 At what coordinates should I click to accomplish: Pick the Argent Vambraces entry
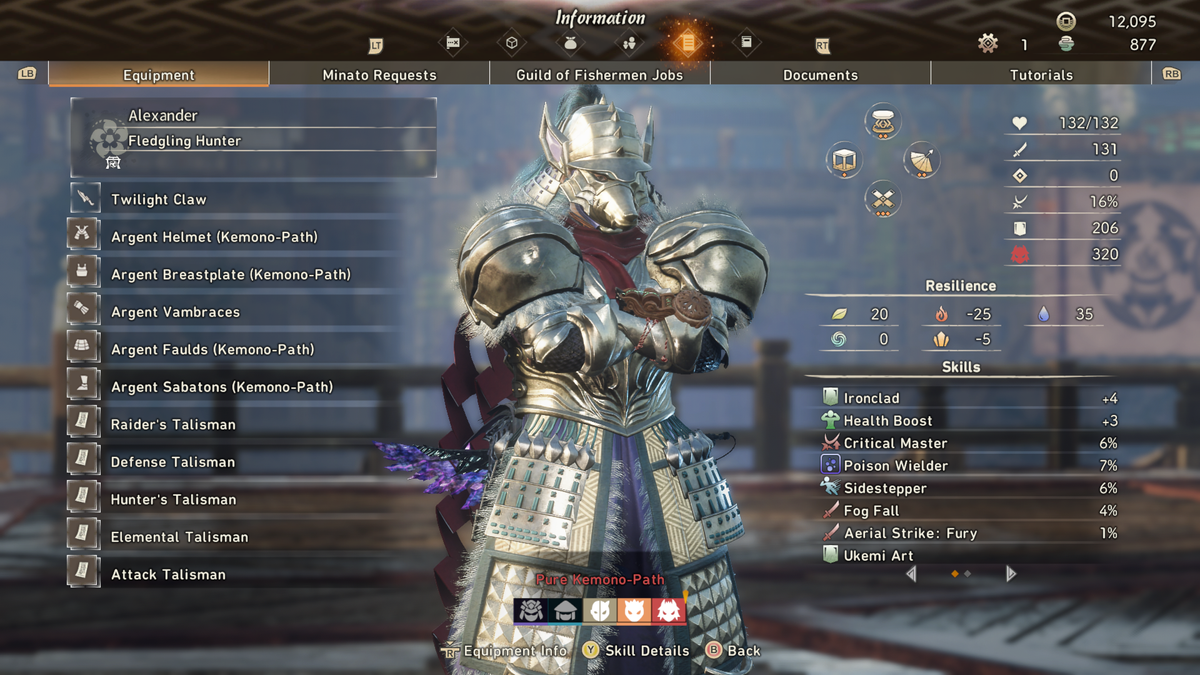click(175, 312)
